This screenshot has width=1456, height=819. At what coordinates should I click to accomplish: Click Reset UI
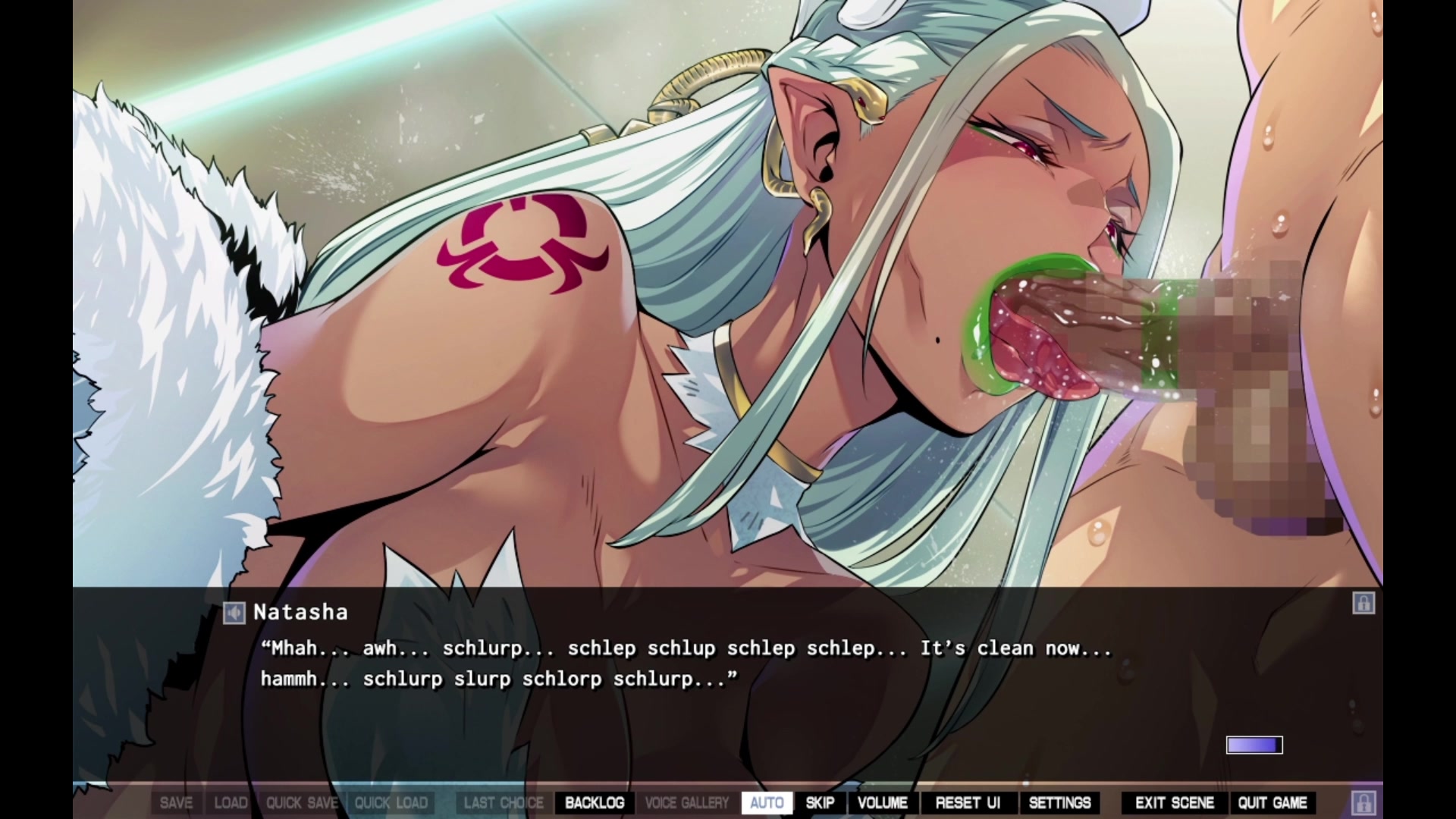(x=968, y=802)
